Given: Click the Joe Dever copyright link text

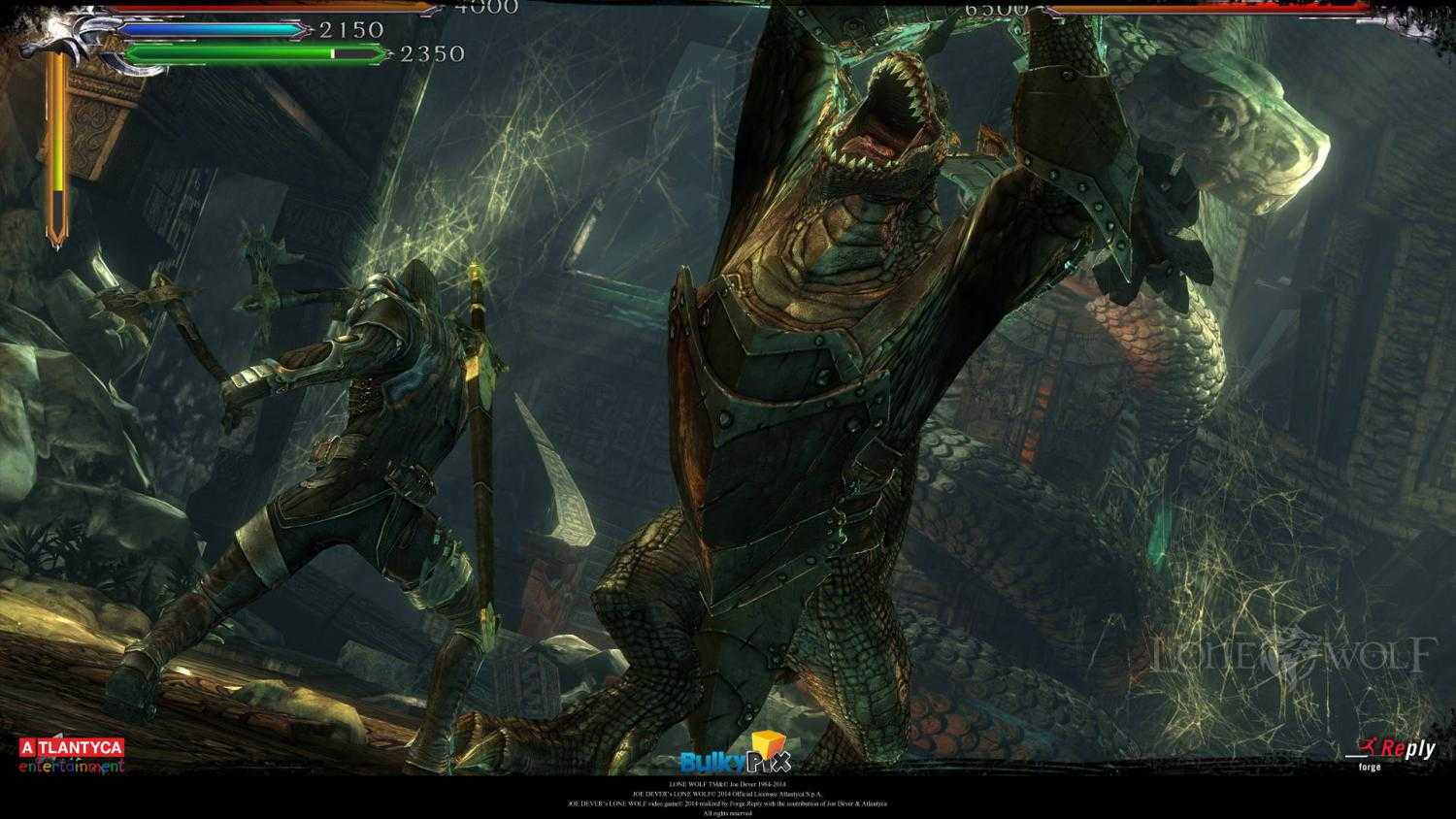Looking at the screenshot, I should (x=728, y=786).
